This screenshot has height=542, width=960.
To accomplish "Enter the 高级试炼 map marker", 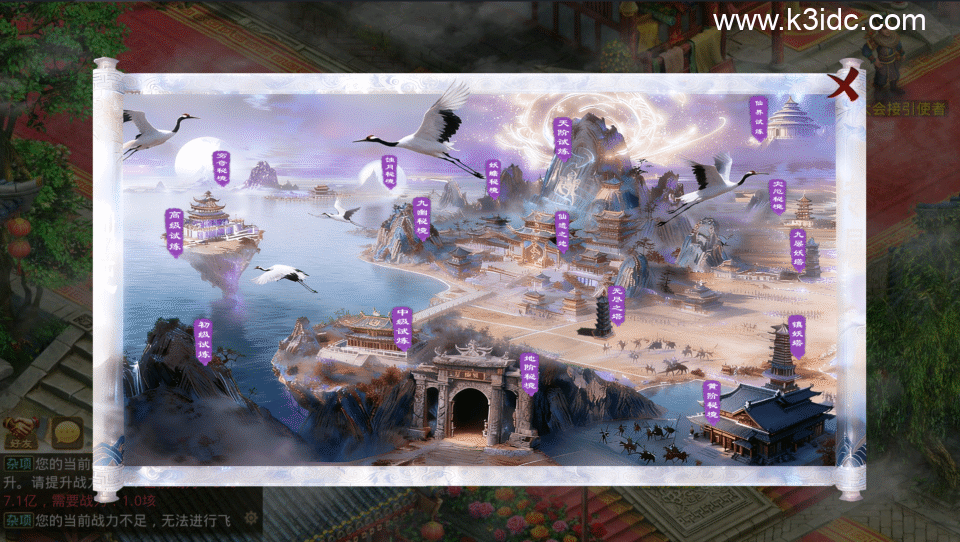I will coord(175,232).
